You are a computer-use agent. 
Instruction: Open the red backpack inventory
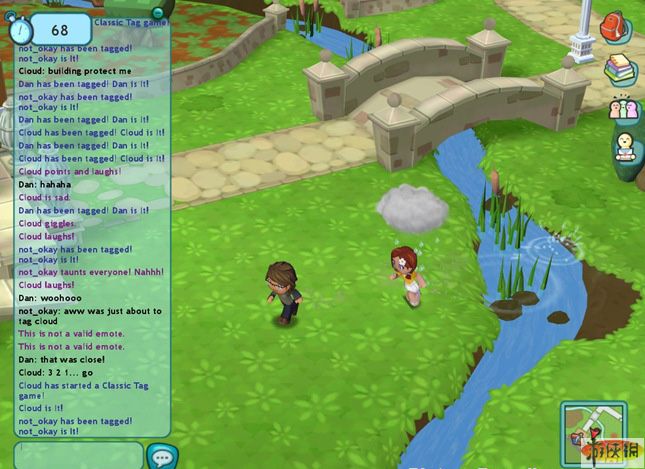click(x=614, y=27)
